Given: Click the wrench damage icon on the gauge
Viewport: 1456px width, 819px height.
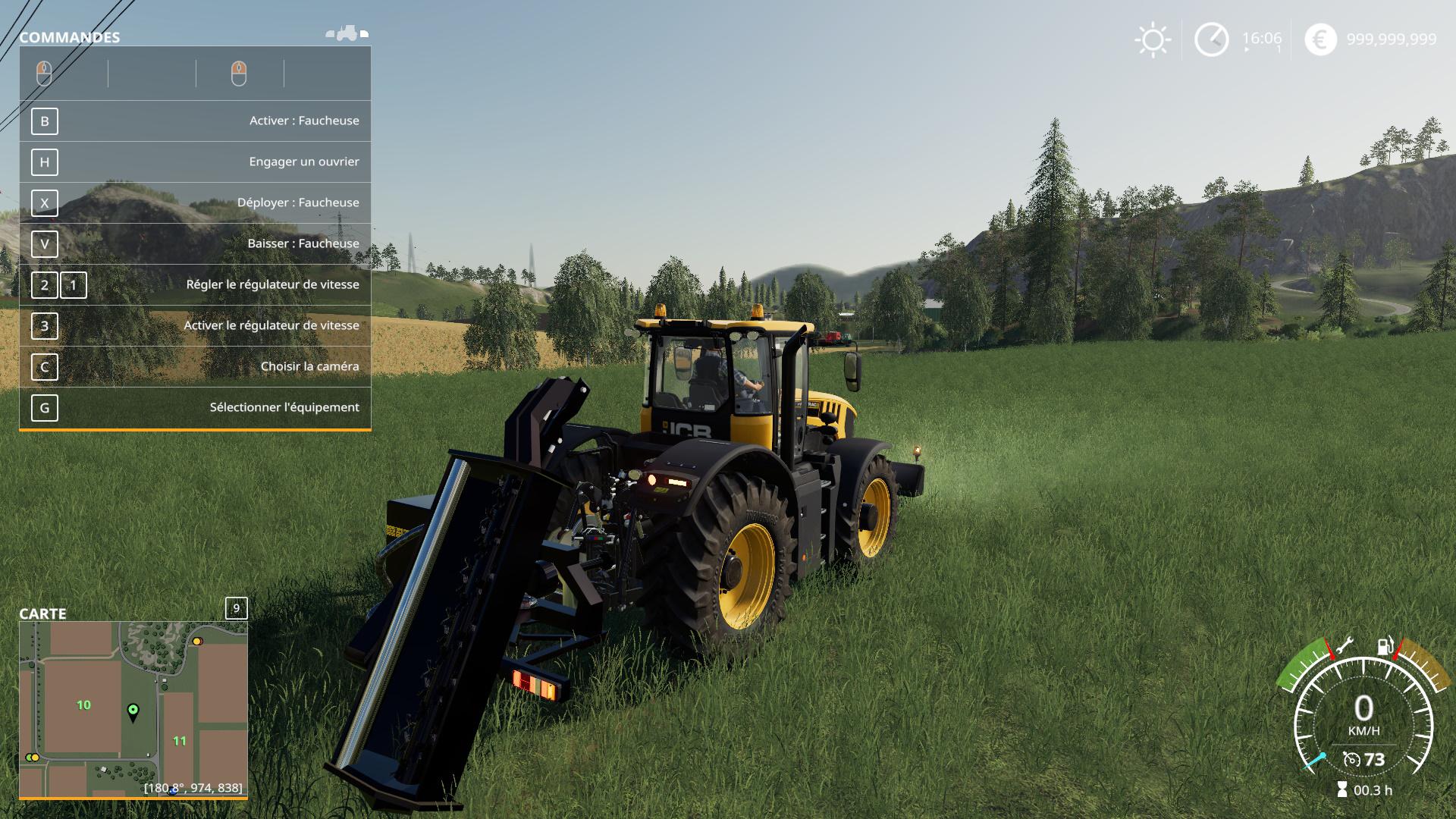Looking at the screenshot, I should point(1343,645).
